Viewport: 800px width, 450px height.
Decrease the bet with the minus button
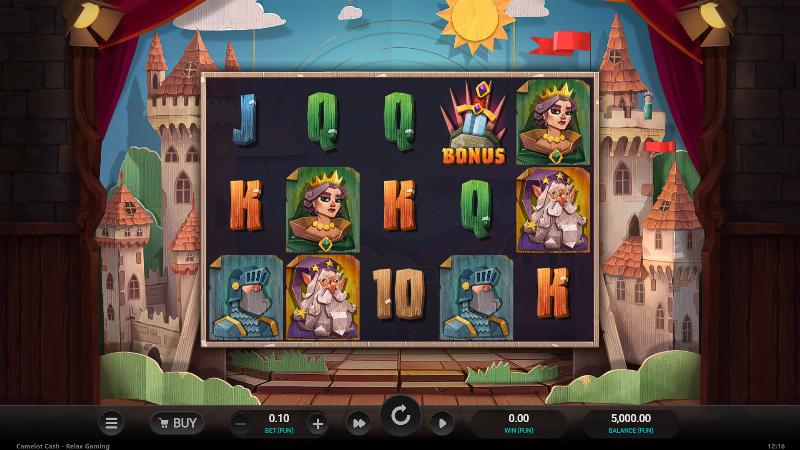click(240, 423)
